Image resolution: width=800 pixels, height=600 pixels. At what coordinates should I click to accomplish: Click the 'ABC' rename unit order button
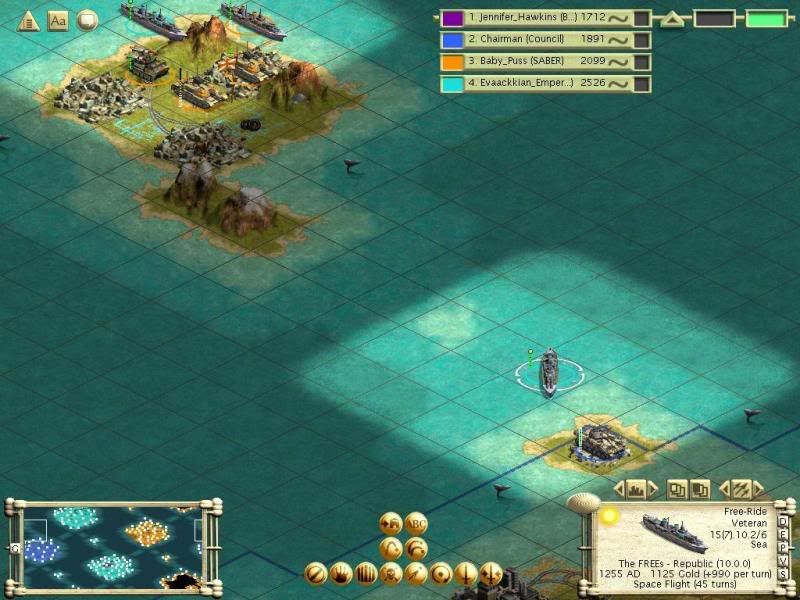[416, 523]
